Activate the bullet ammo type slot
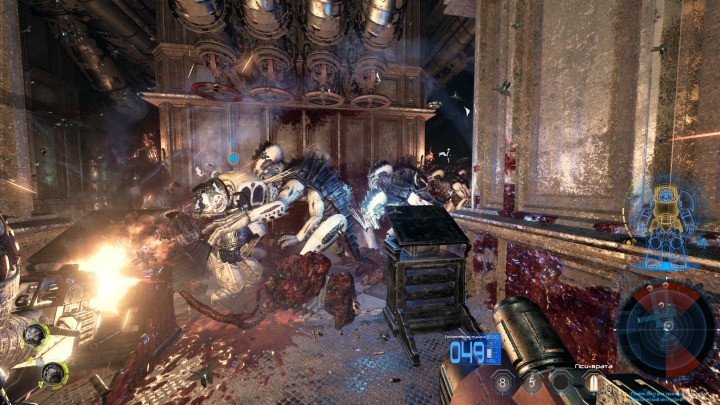720x405 pixels. [x=591, y=381]
